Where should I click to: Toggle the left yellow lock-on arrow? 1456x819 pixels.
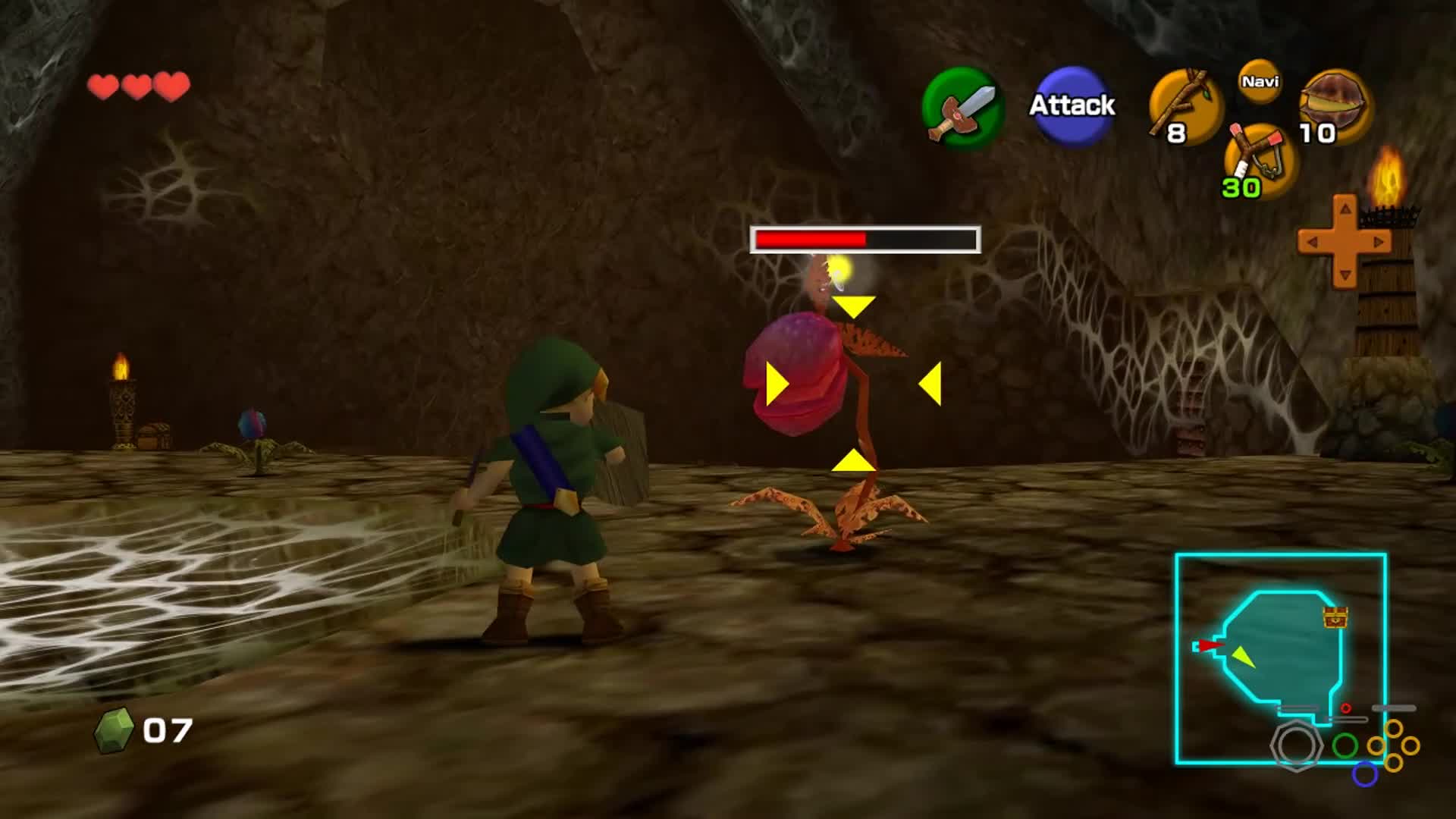pos(775,383)
